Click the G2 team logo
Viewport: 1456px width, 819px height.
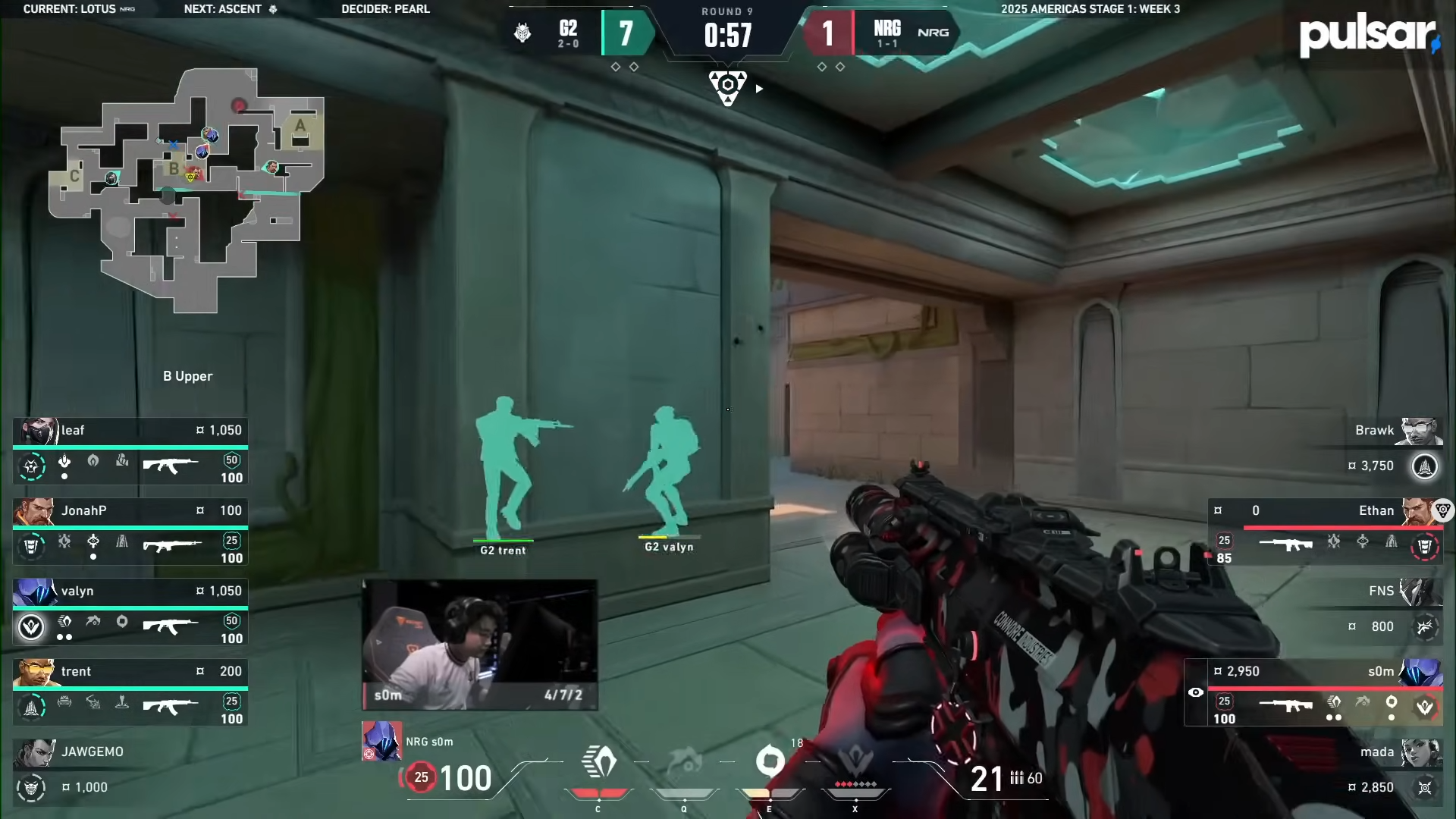pyautogui.click(x=522, y=33)
